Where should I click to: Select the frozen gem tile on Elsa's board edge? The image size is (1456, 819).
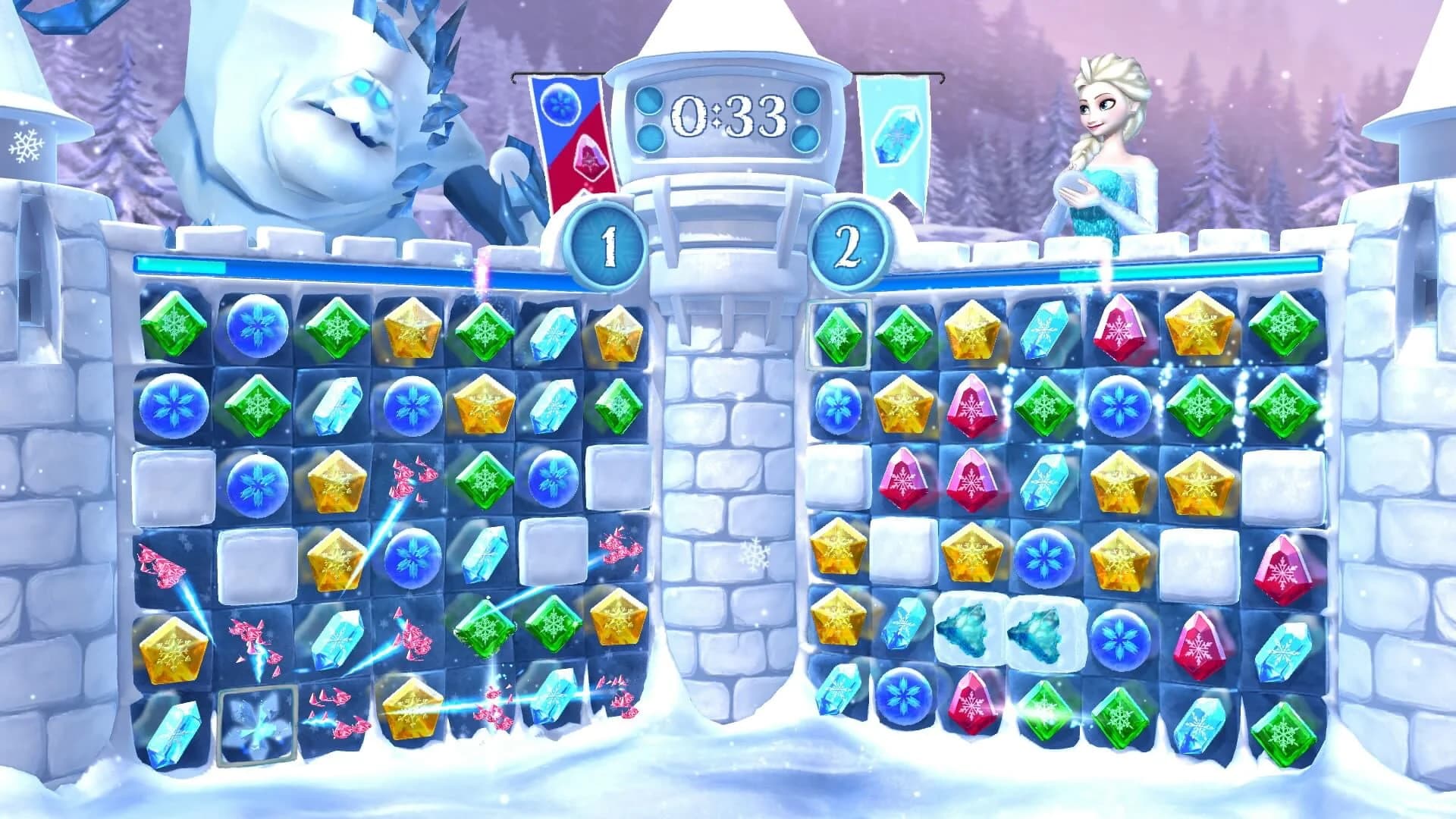coord(839,334)
